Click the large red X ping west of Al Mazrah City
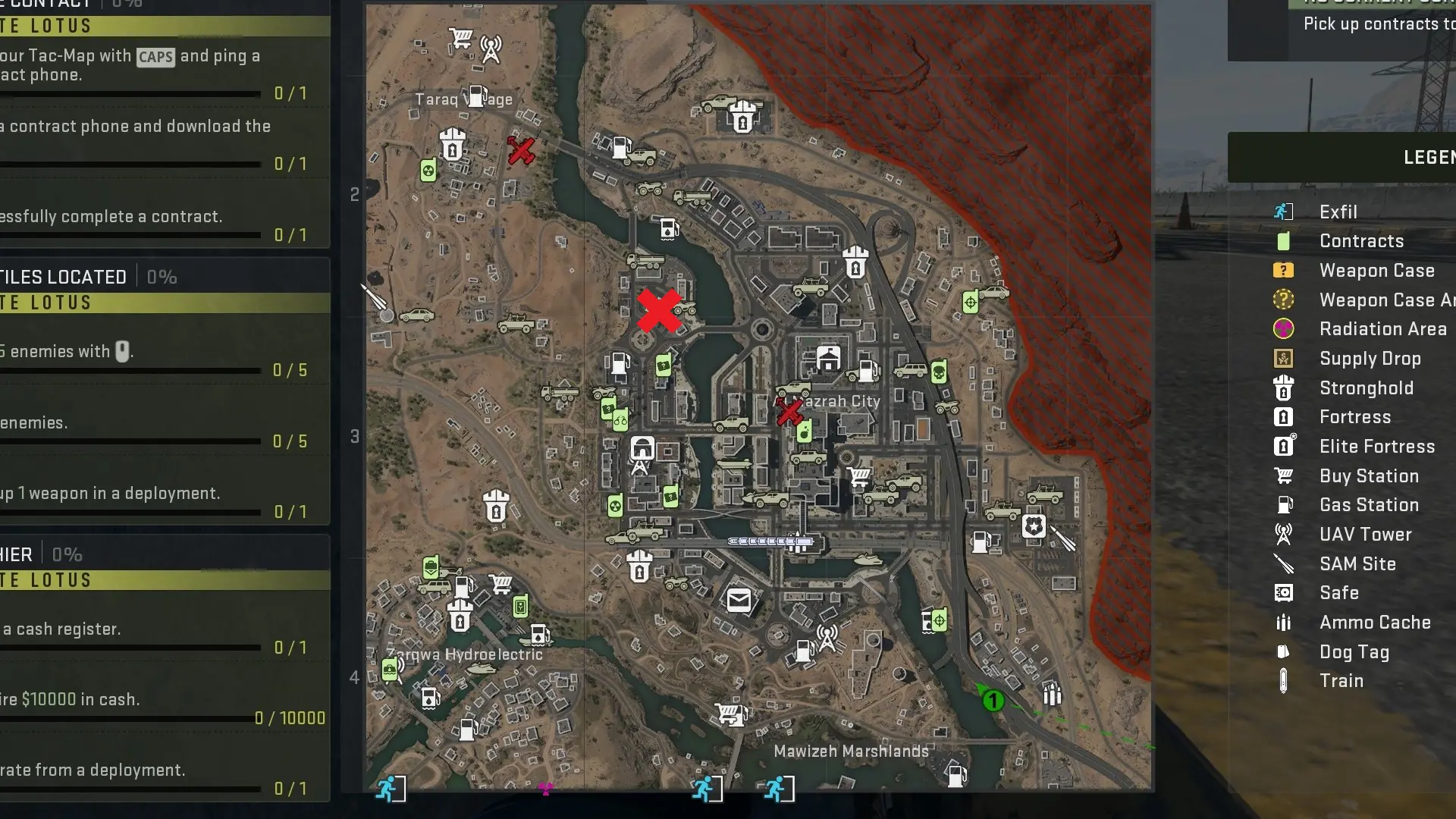This screenshot has width=1456, height=819. [660, 311]
